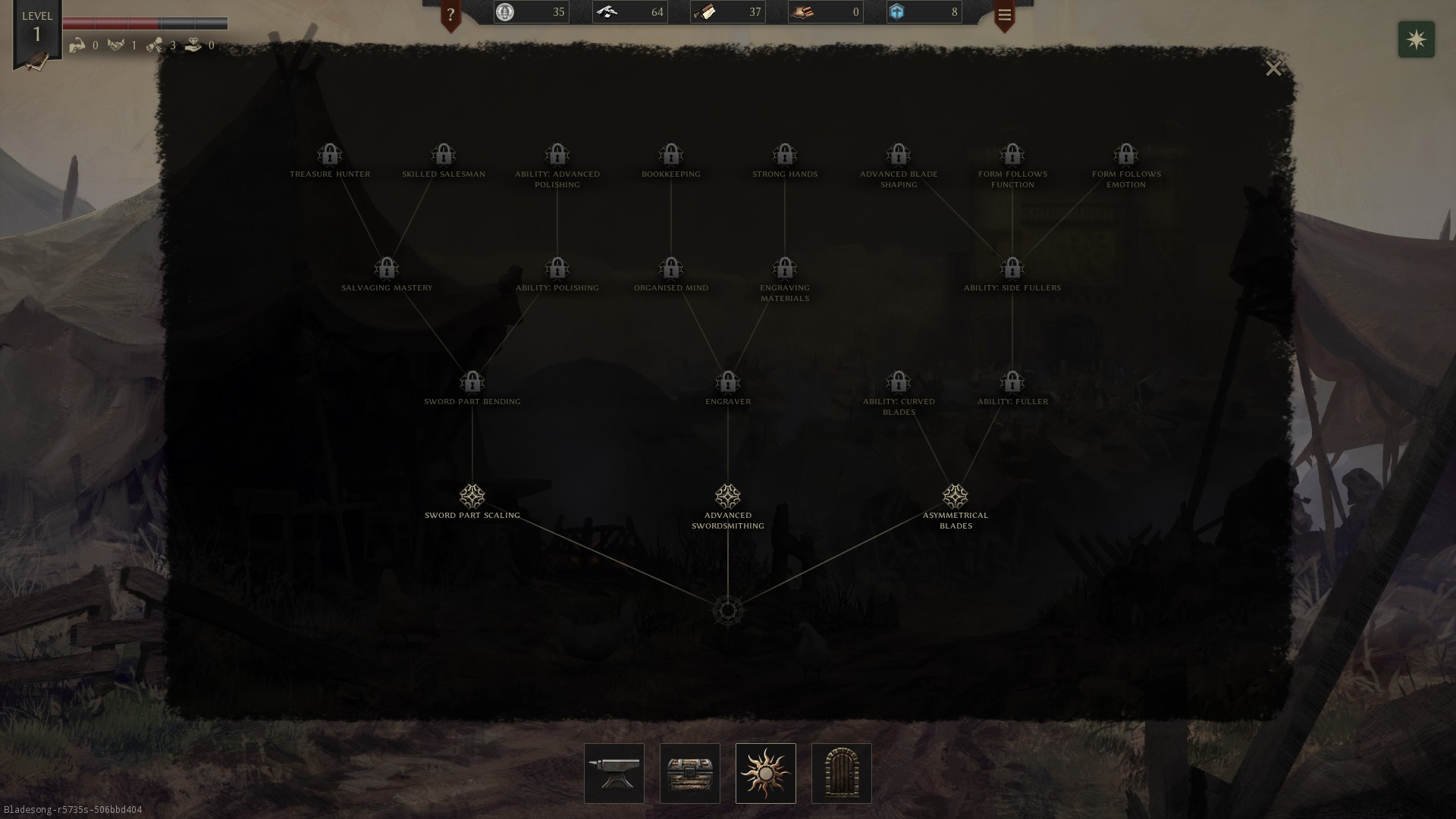Click the arched door button
1456x819 pixels.
(842, 773)
